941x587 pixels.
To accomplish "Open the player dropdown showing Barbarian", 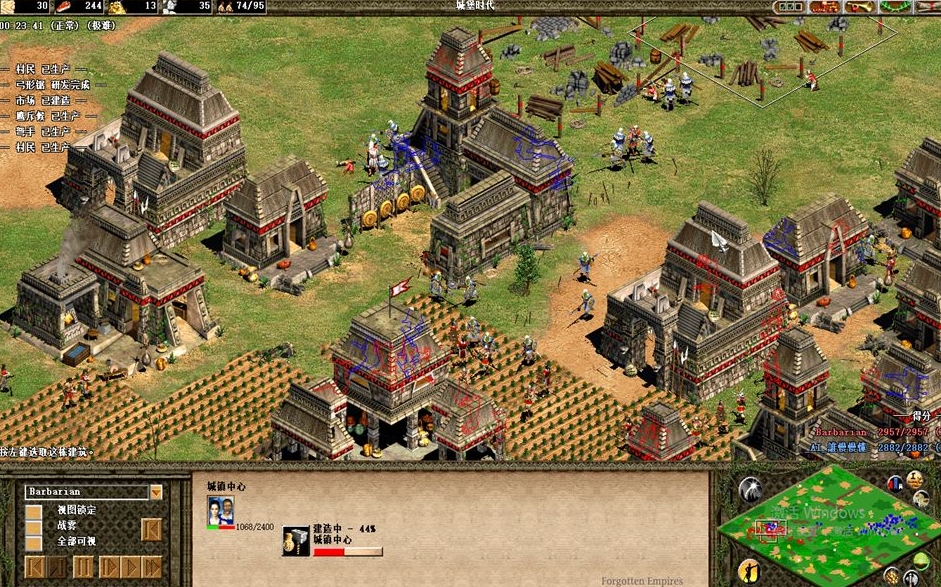I will tap(156, 492).
